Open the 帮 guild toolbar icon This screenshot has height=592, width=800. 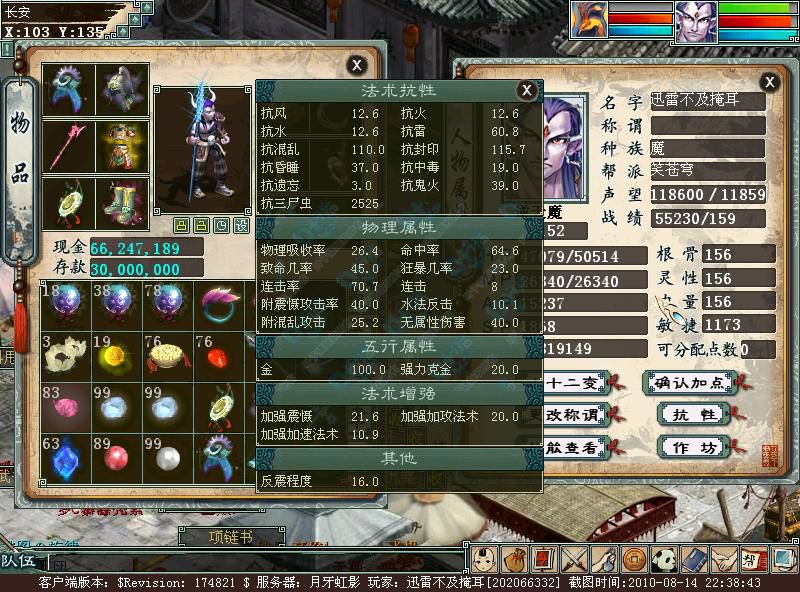752,559
